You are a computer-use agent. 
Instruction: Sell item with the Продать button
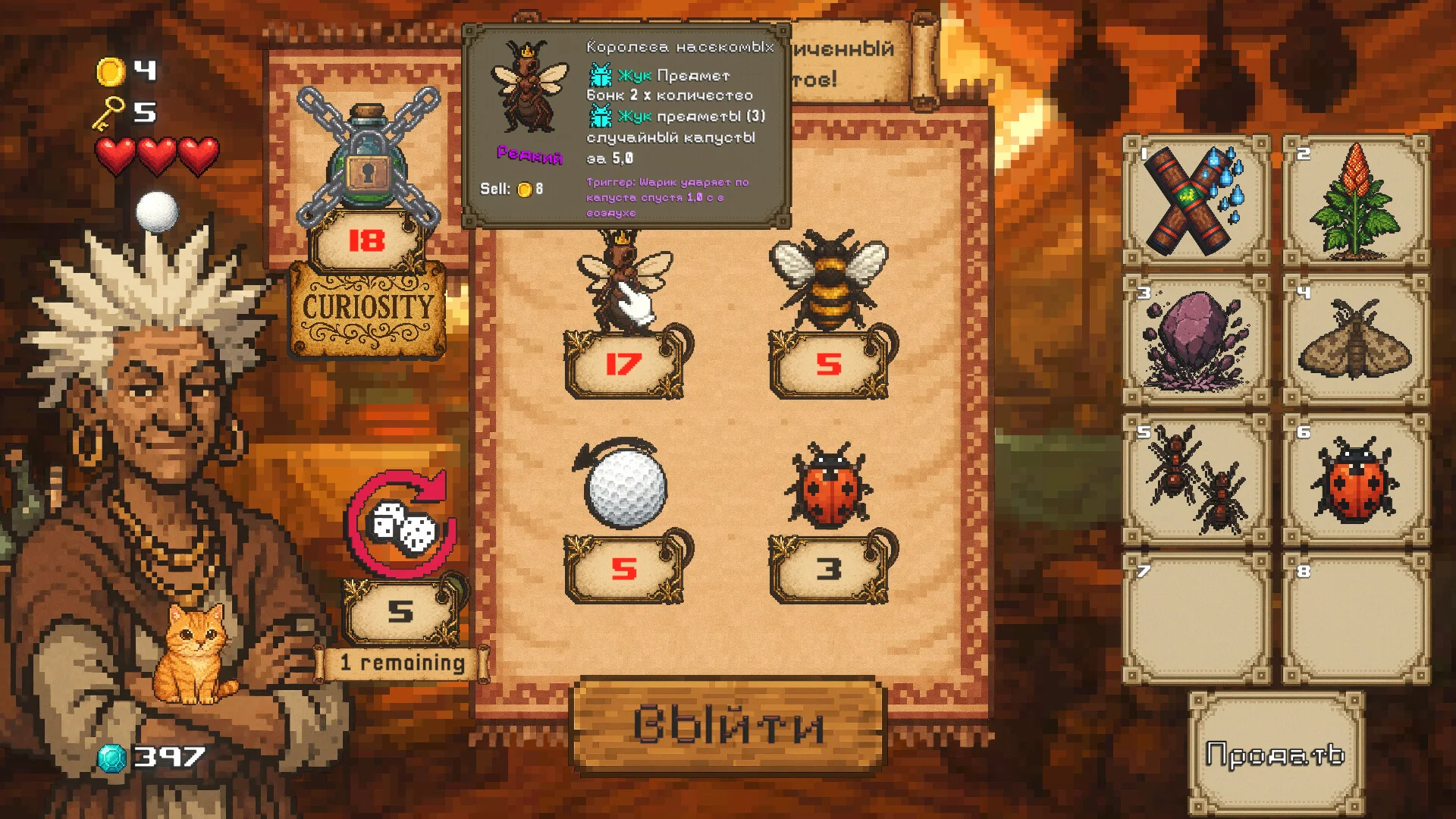[1276, 754]
